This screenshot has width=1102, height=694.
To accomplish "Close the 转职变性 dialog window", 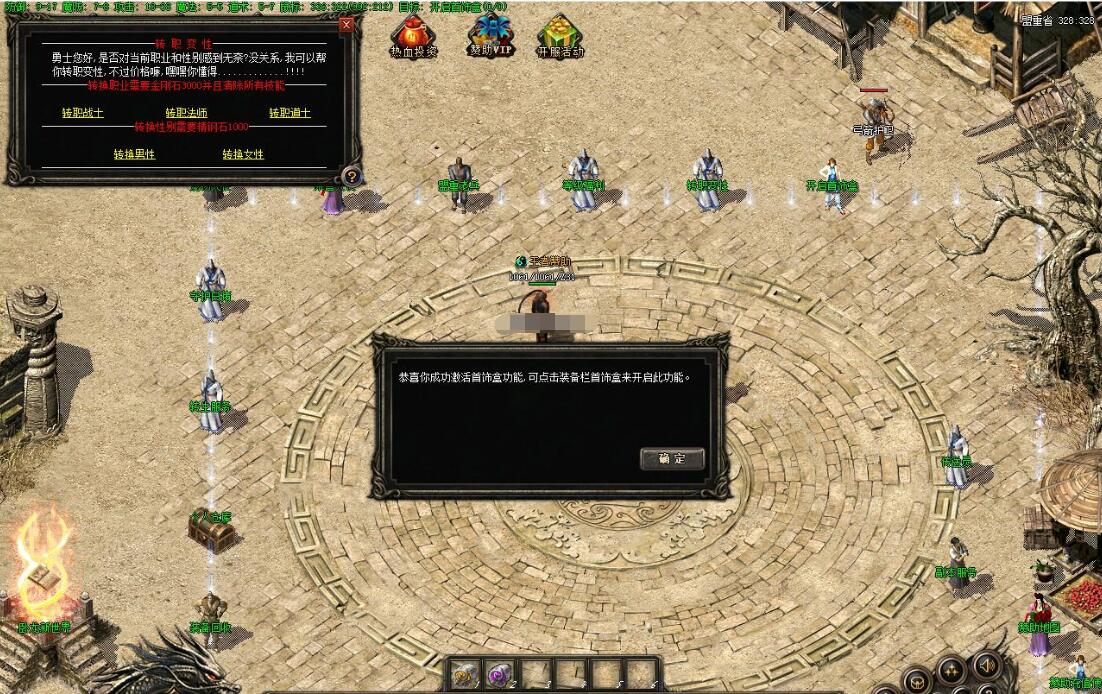I will (x=346, y=25).
